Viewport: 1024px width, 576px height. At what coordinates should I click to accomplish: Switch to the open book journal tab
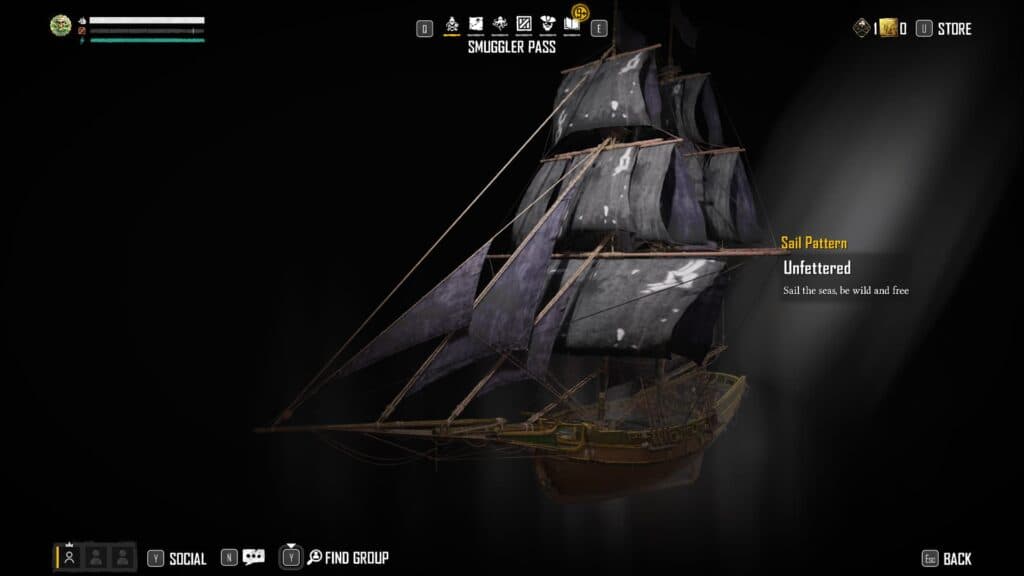(x=571, y=24)
